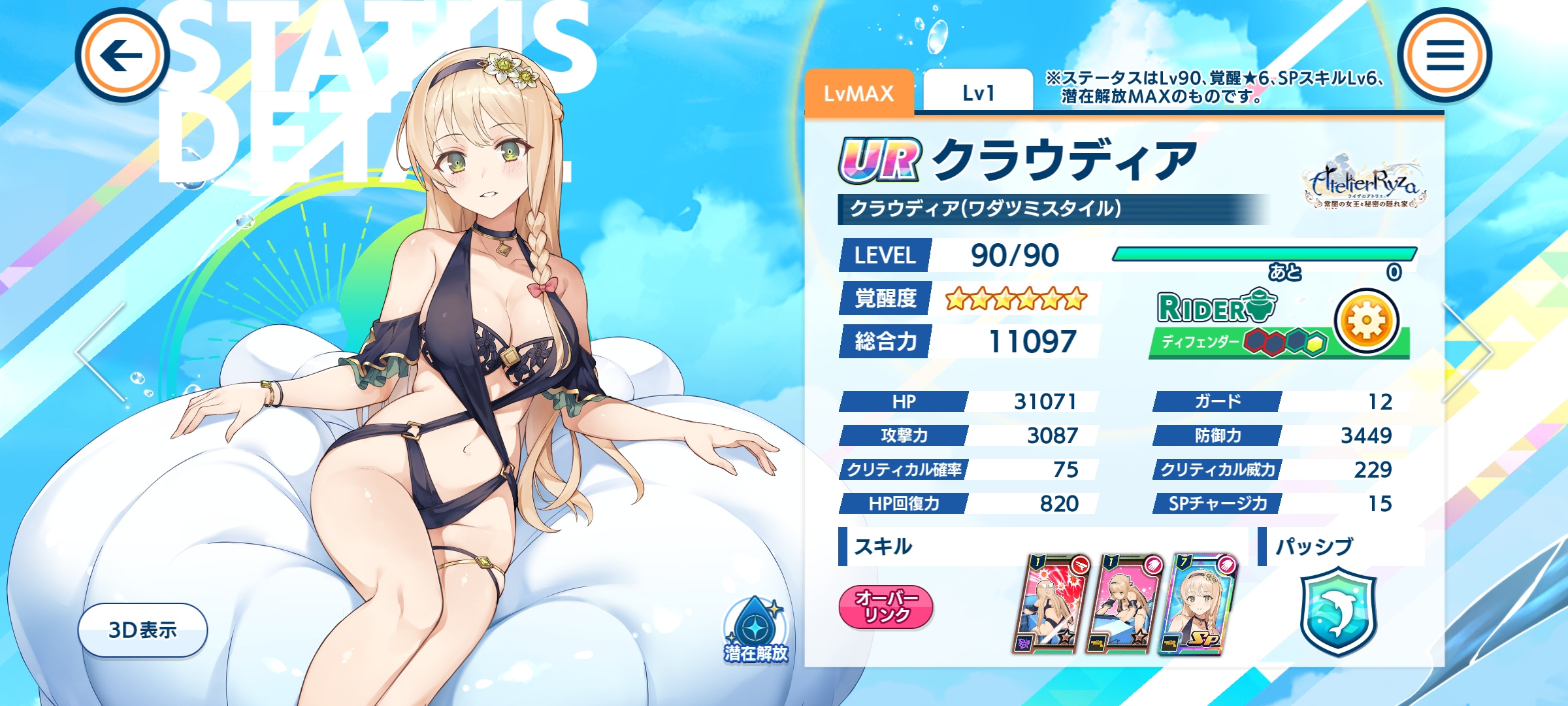1568x706 pixels.
Task: Open the hamburger menu
Action: coord(1445,56)
